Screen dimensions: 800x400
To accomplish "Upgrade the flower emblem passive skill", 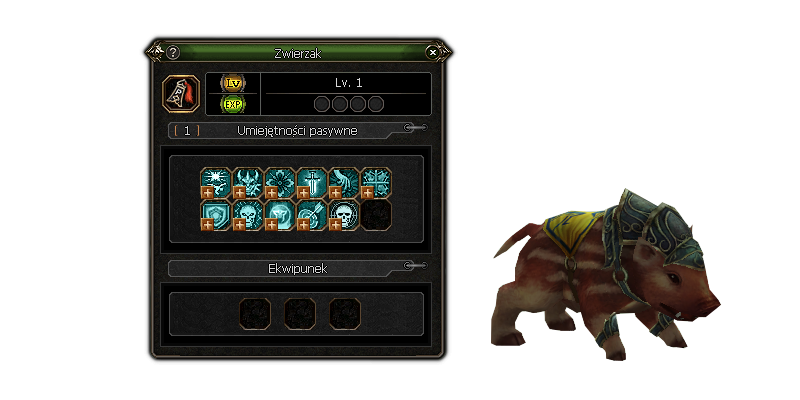I will [x=271, y=192].
